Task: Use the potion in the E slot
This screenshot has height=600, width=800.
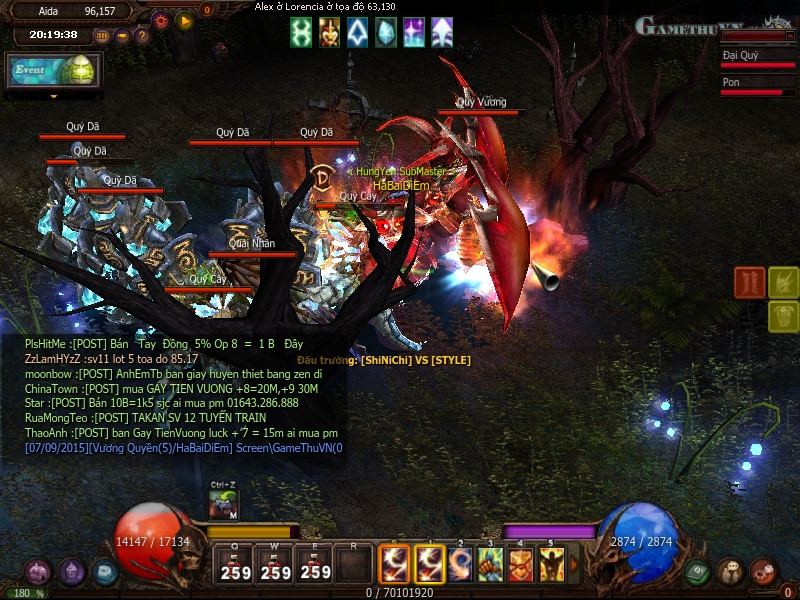Action: [316, 565]
